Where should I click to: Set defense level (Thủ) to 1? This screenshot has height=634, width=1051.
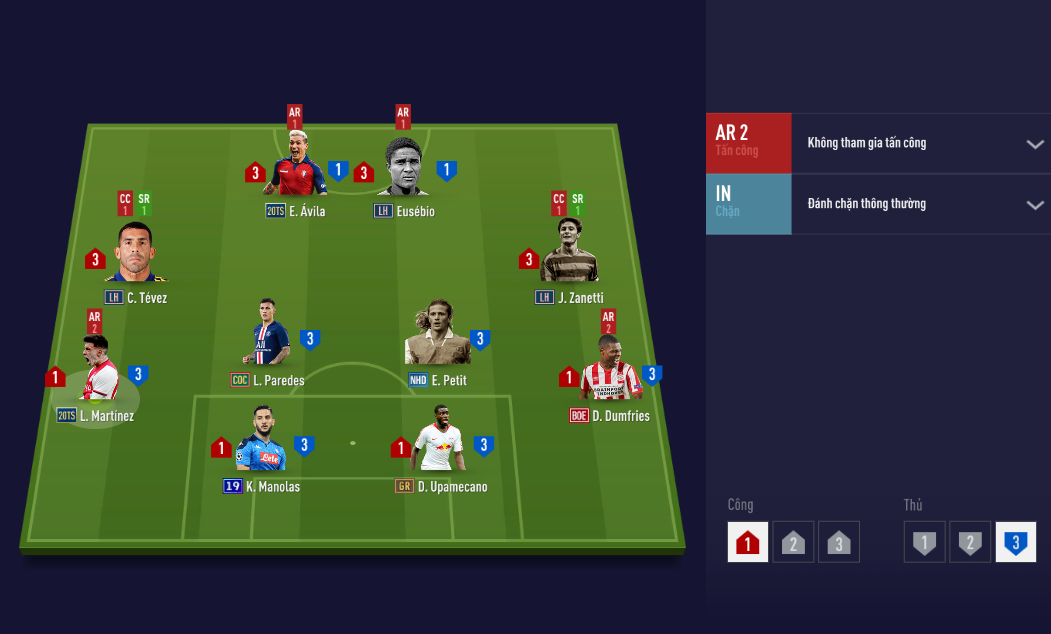coord(925,543)
